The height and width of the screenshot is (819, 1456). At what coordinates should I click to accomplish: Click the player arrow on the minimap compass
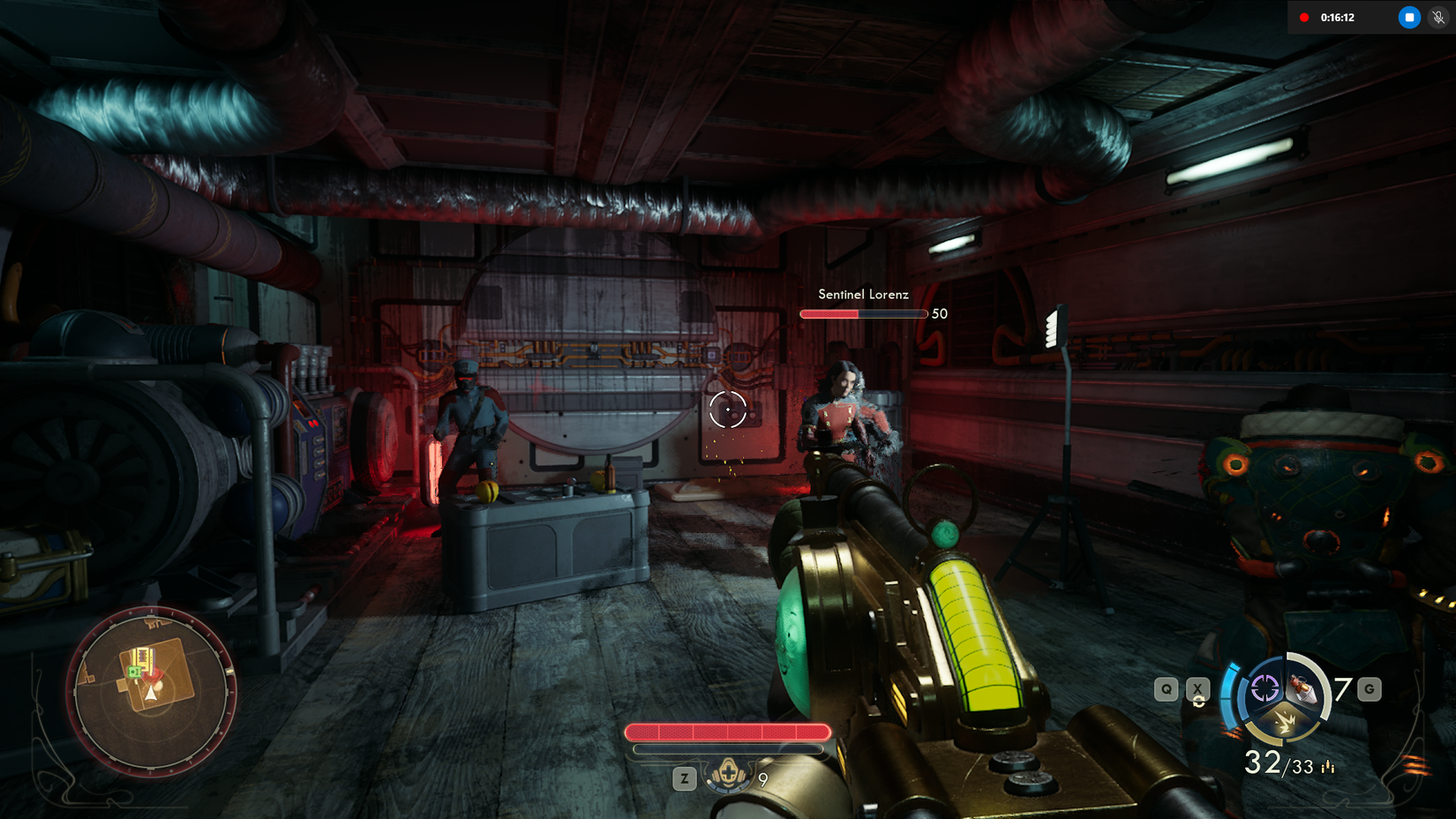(x=151, y=695)
